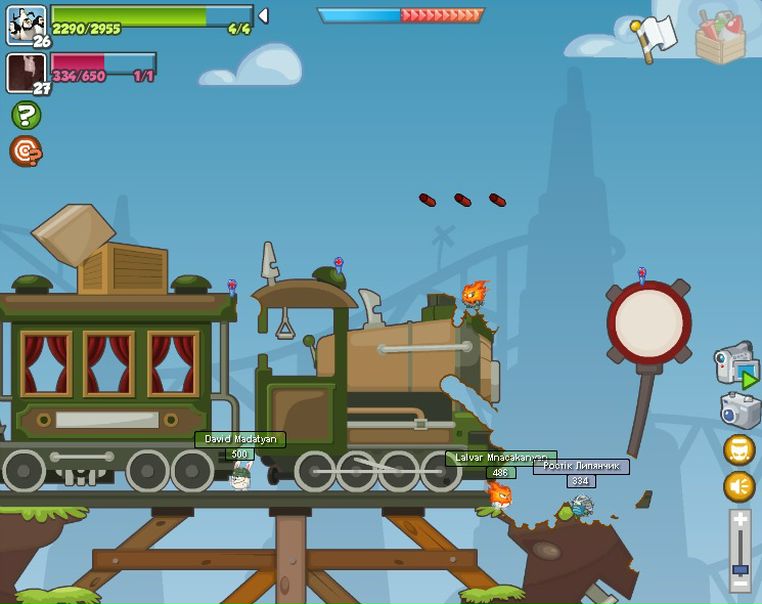Start video recording with the camcorder icon
This screenshot has width=762, height=604.
click(x=735, y=364)
